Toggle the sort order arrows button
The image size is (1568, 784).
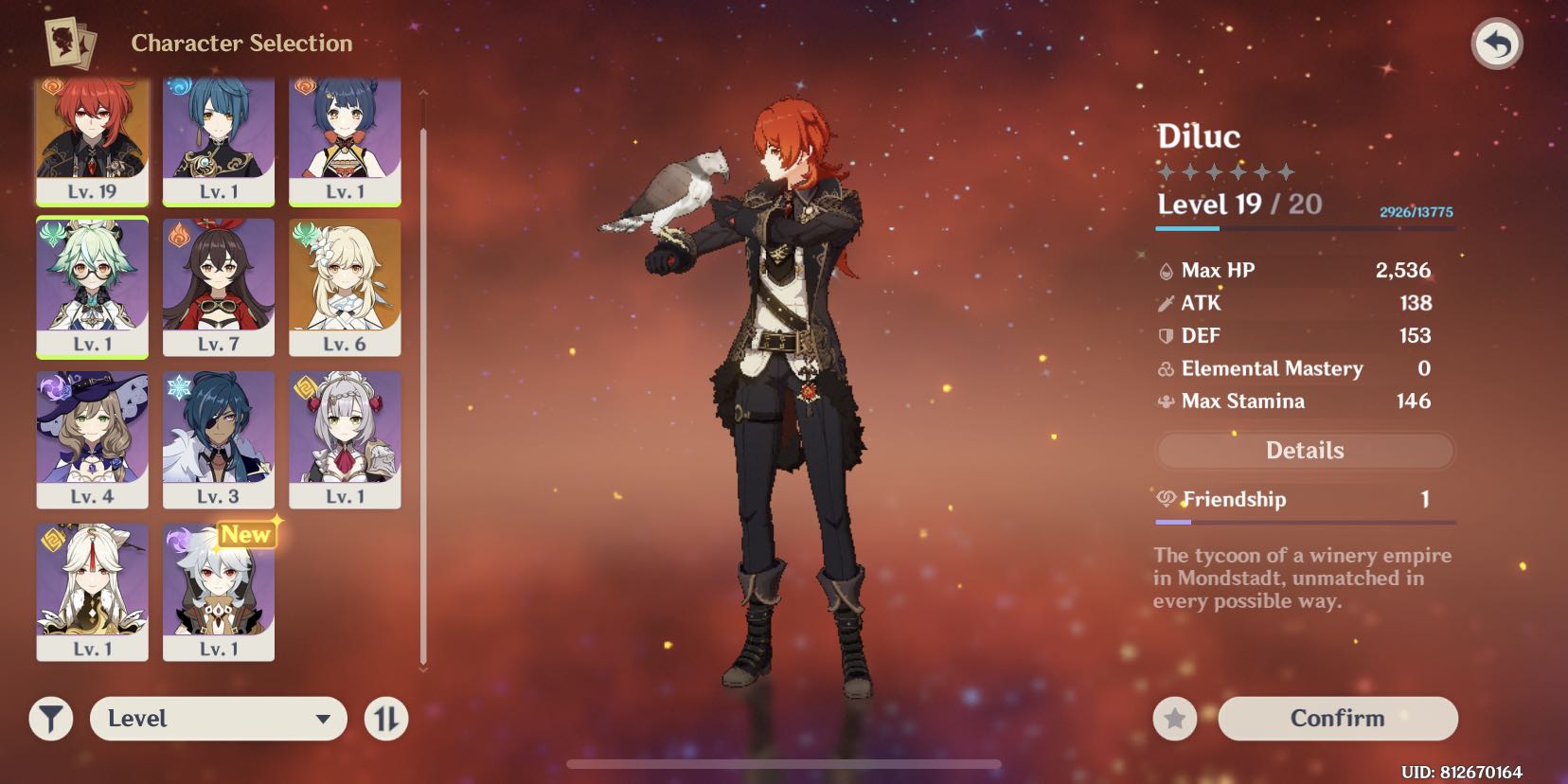pos(386,719)
